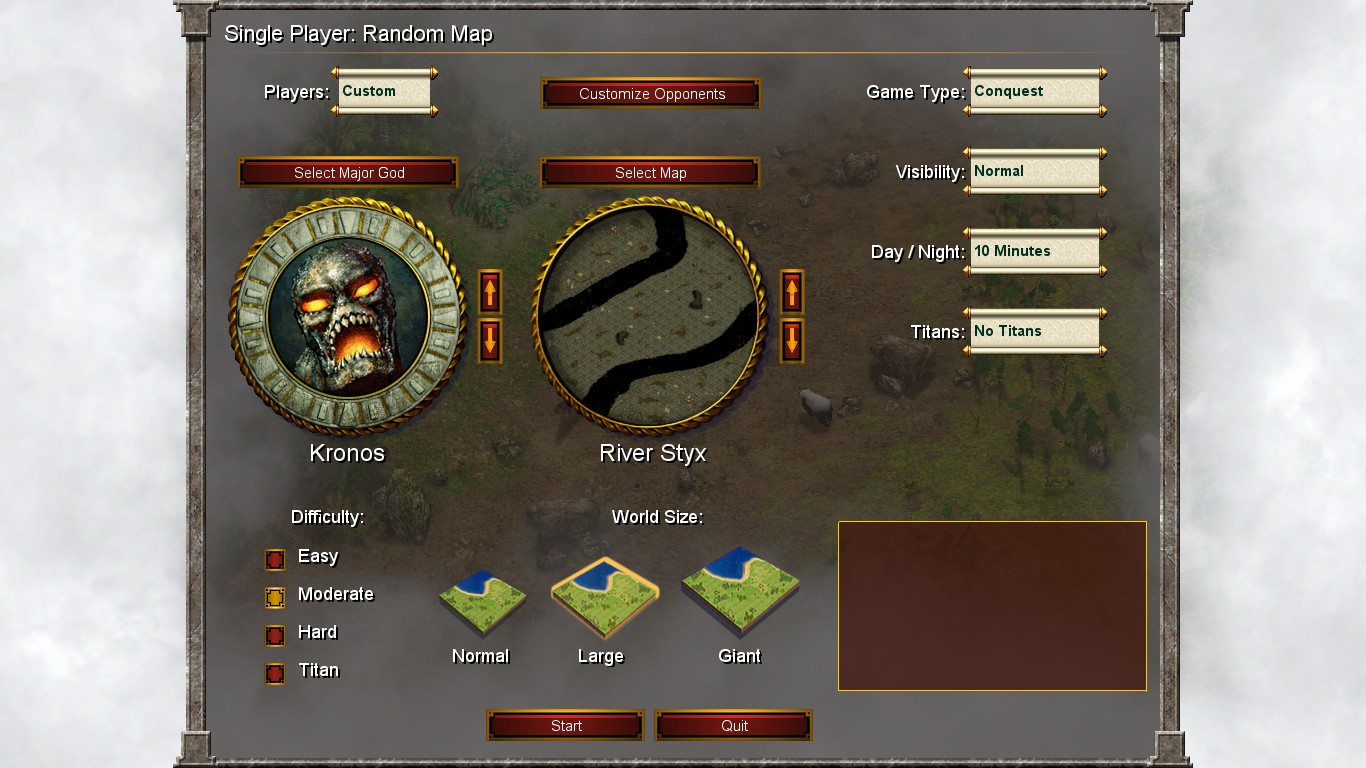The height and width of the screenshot is (768, 1366).
Task: Select Easy difficulty
Action: [275, 558]
